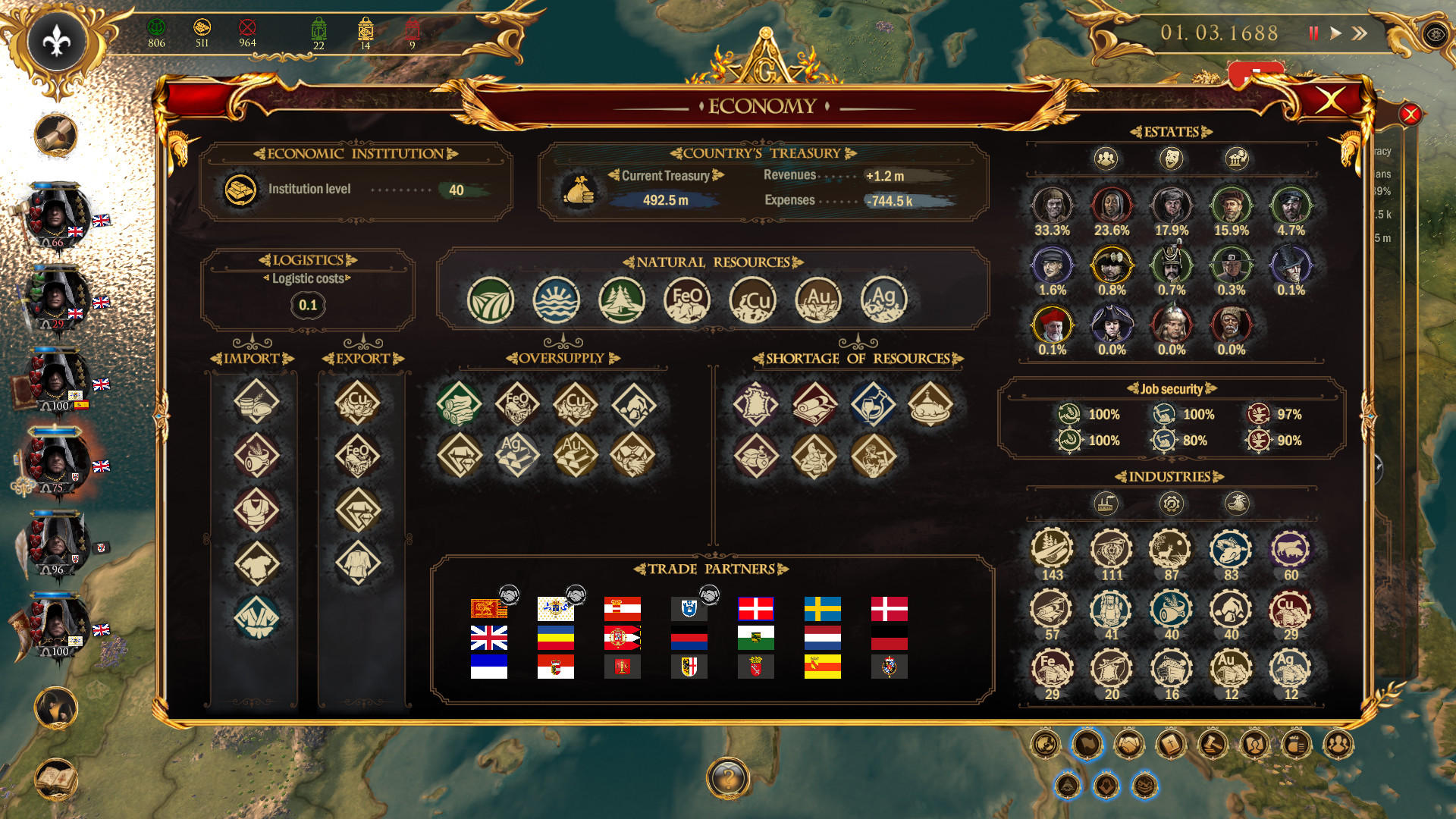Open the Au gold natural resource
1456x819 pixels.
coord(817,300)
